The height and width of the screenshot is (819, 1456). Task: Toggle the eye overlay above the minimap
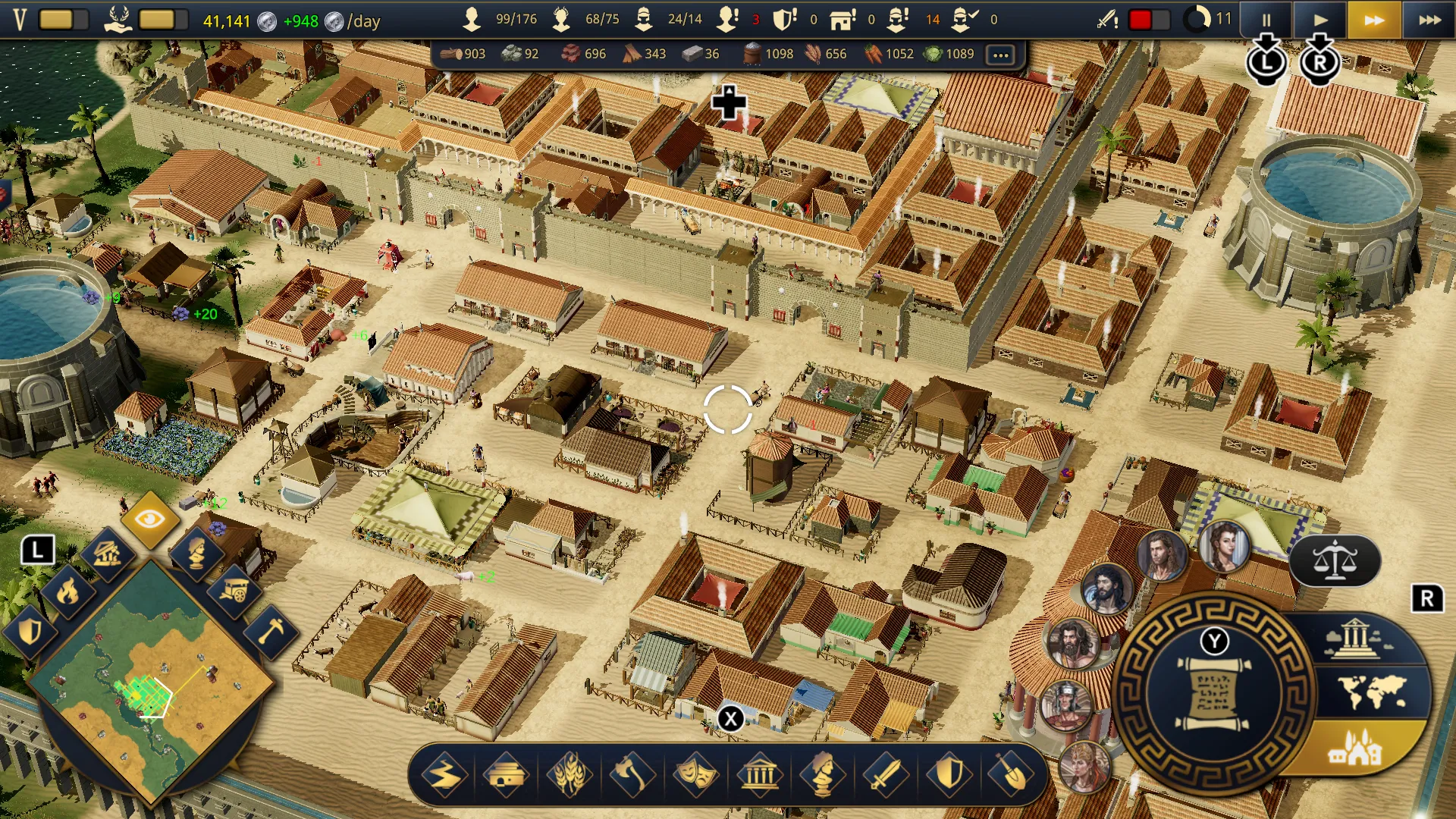coord(149,519)
